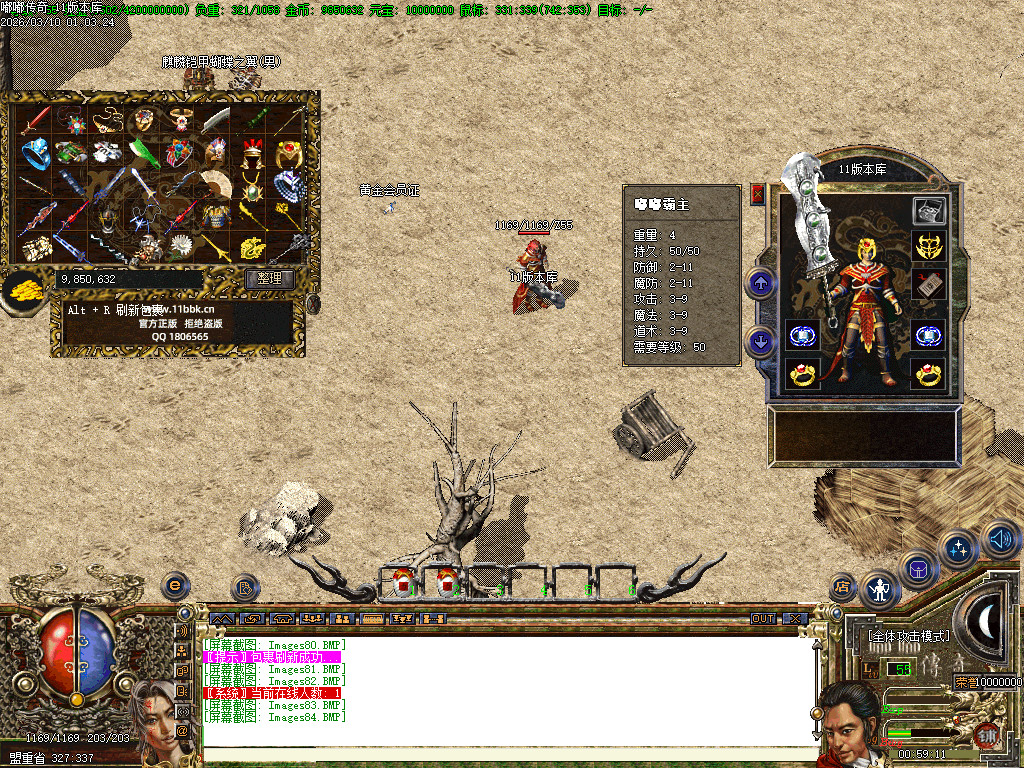Image resolution: width=1024 pixels, height=768 pixels.
Task: Select the spell book equipment slot
Action: tap(929, 284)
